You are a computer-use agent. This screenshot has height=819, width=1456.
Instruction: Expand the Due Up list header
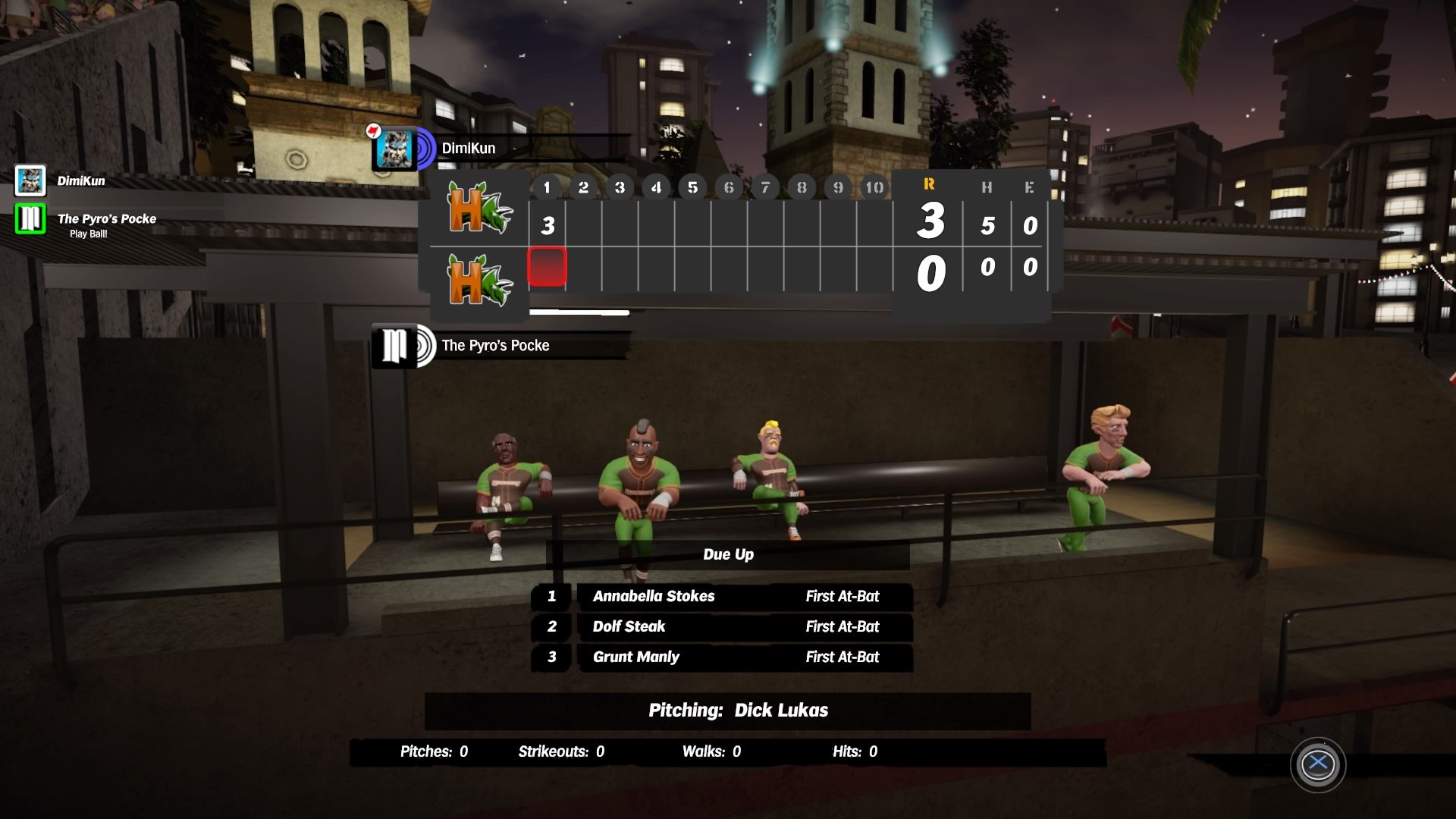click(727, 554)
